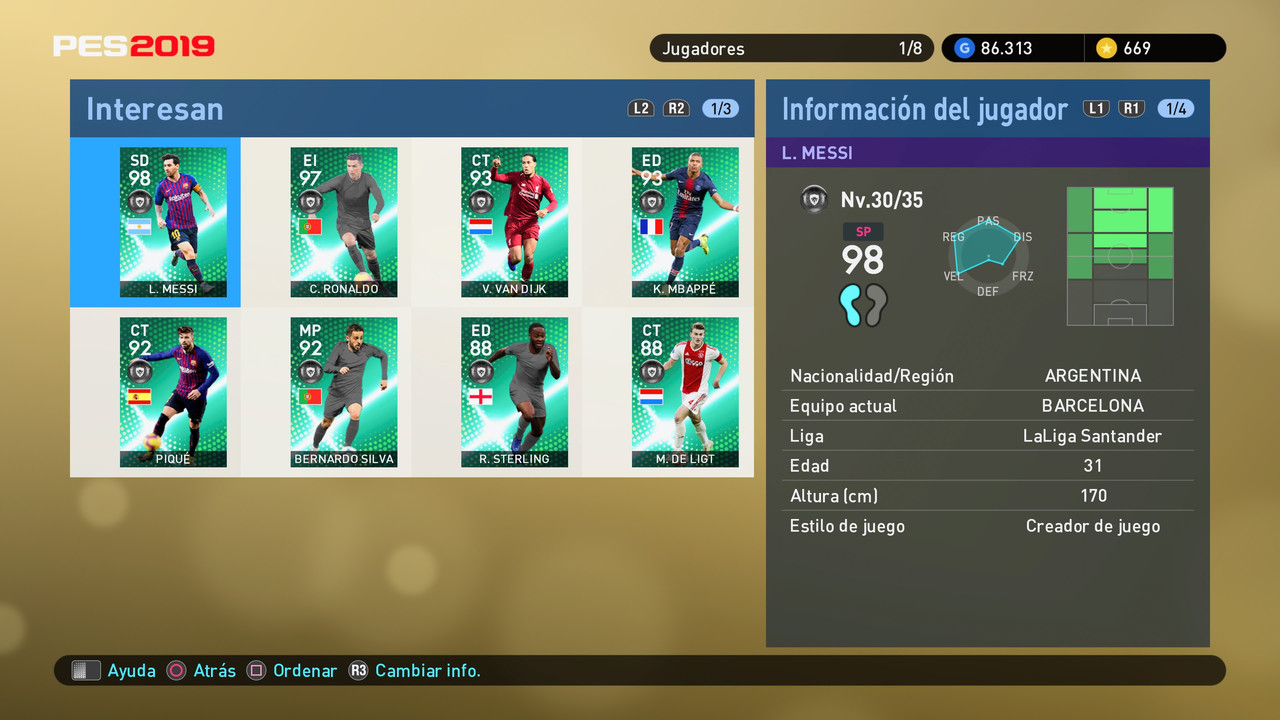Select the Piqué player card
Viewport: 1280px width, 720px height.
click(x=173, y=390)
